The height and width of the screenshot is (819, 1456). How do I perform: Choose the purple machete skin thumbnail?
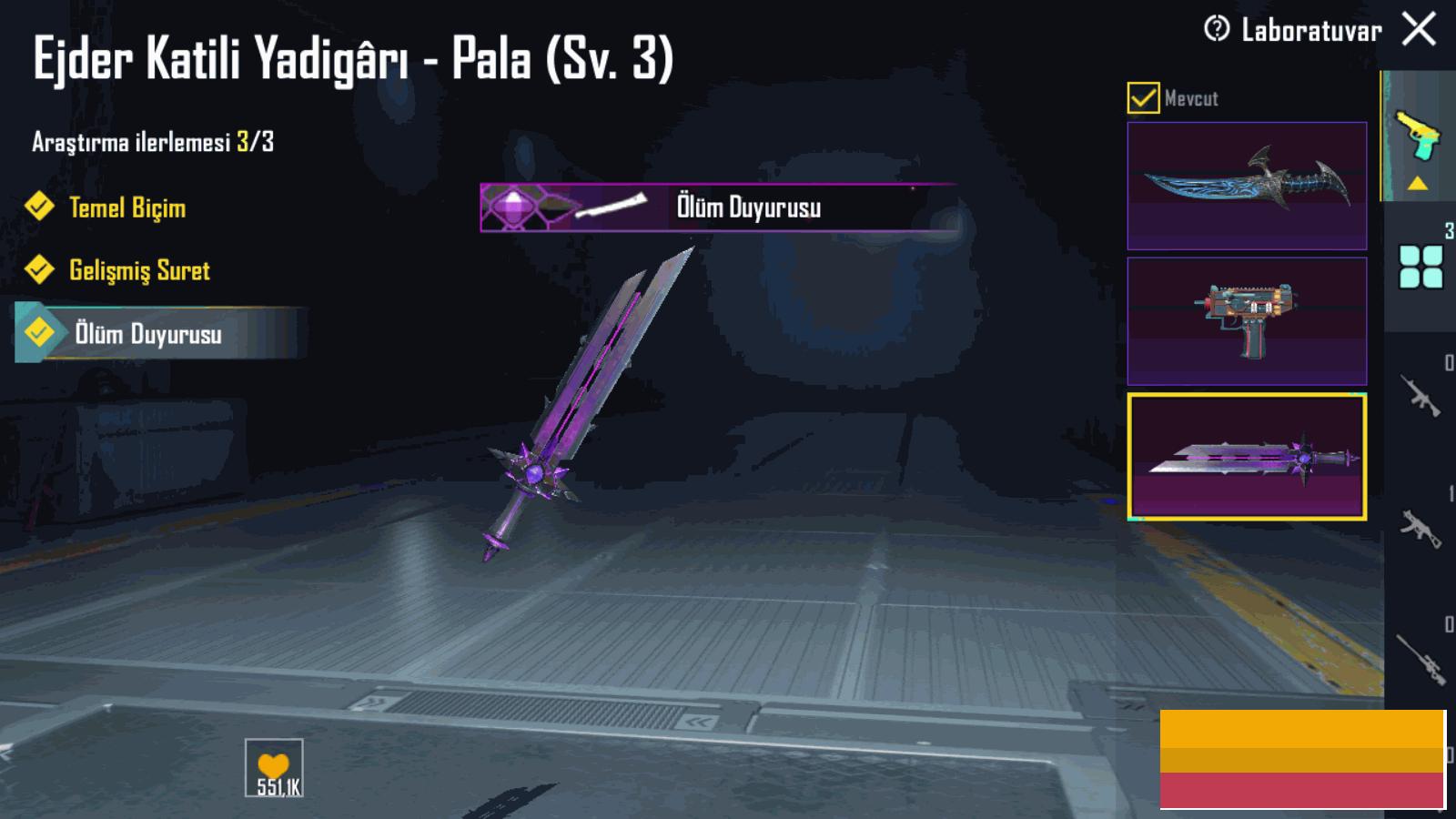pyautogui.click(x=1247, y=457)
